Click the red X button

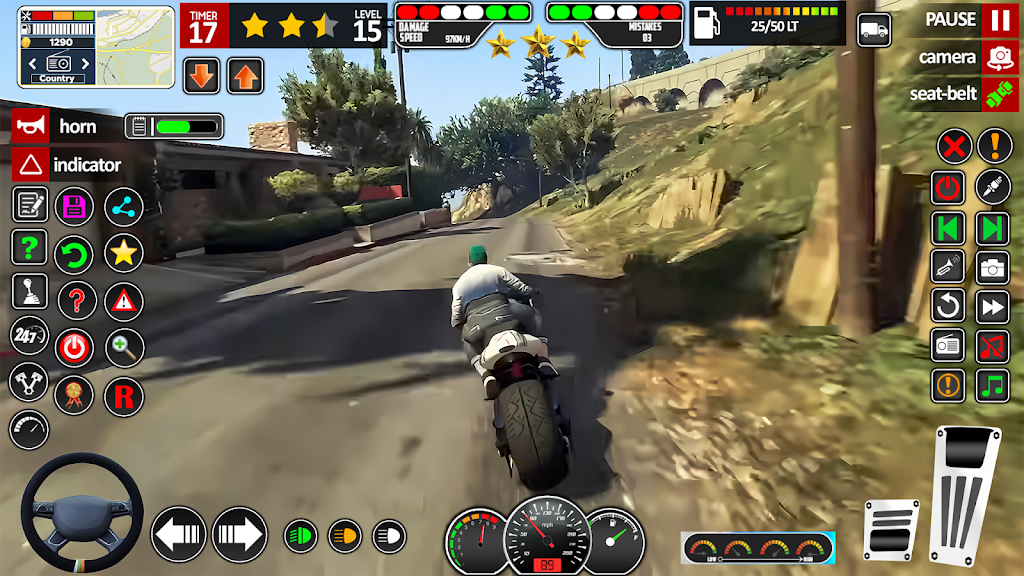(x=954, y=147)
